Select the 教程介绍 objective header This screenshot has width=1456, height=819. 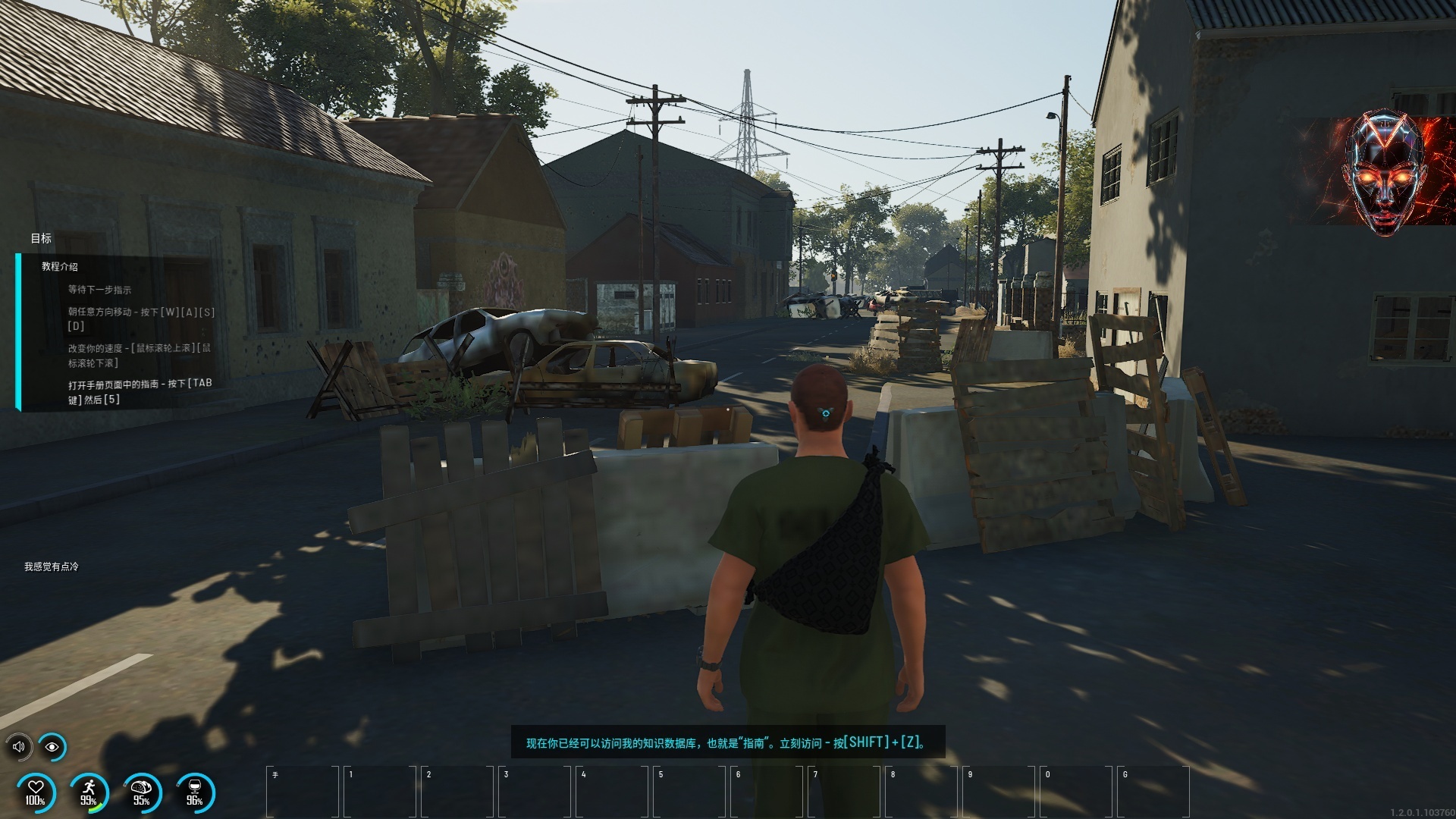[x=60, y=267]
